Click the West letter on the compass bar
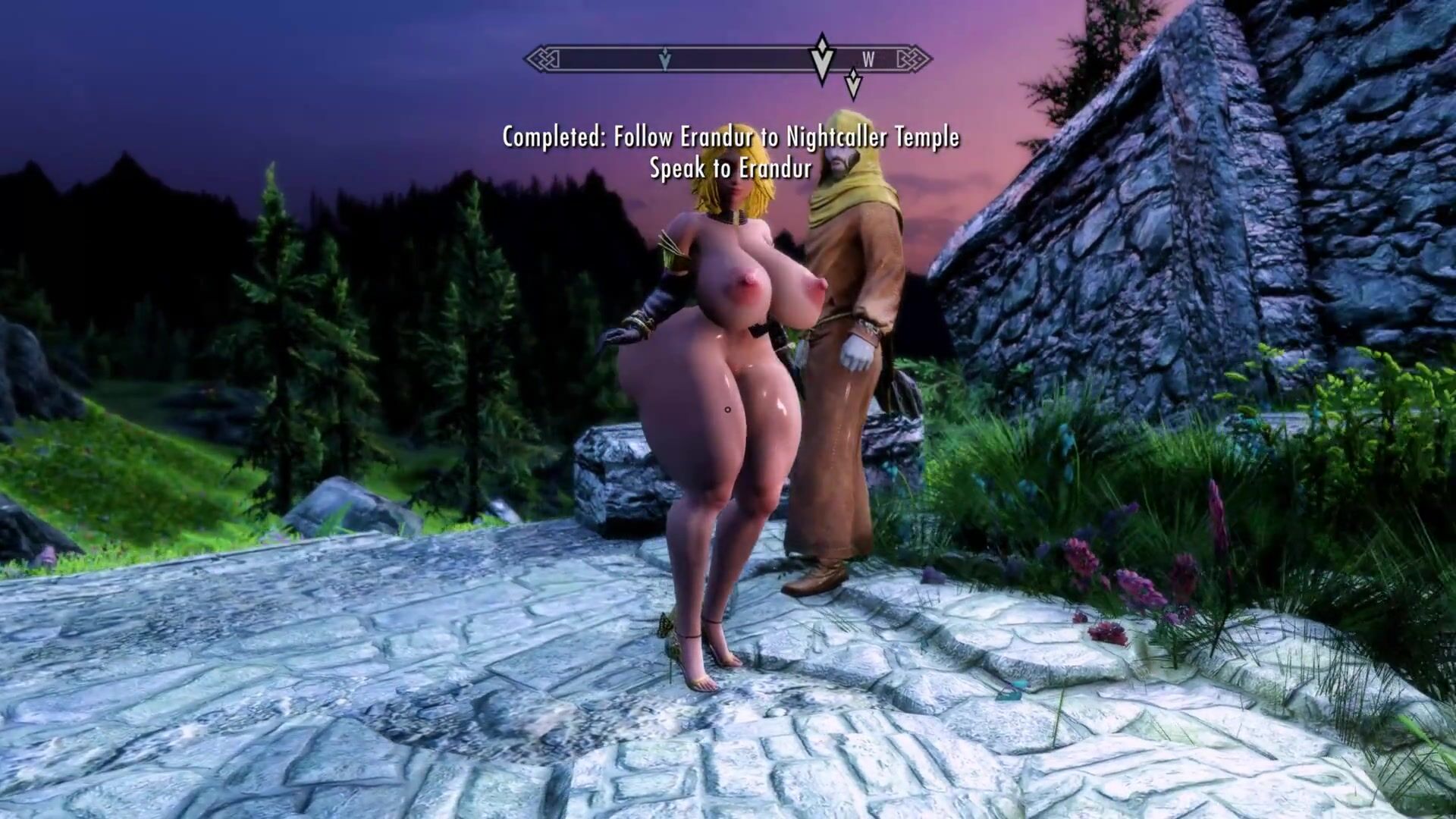The height and width of the screenshot is (819, 1456). (x=868, y=60)
